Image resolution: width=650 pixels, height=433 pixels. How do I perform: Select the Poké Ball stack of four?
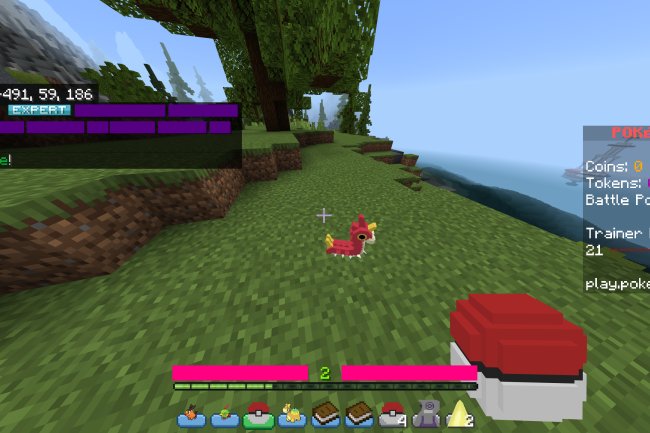coord(393,413)
